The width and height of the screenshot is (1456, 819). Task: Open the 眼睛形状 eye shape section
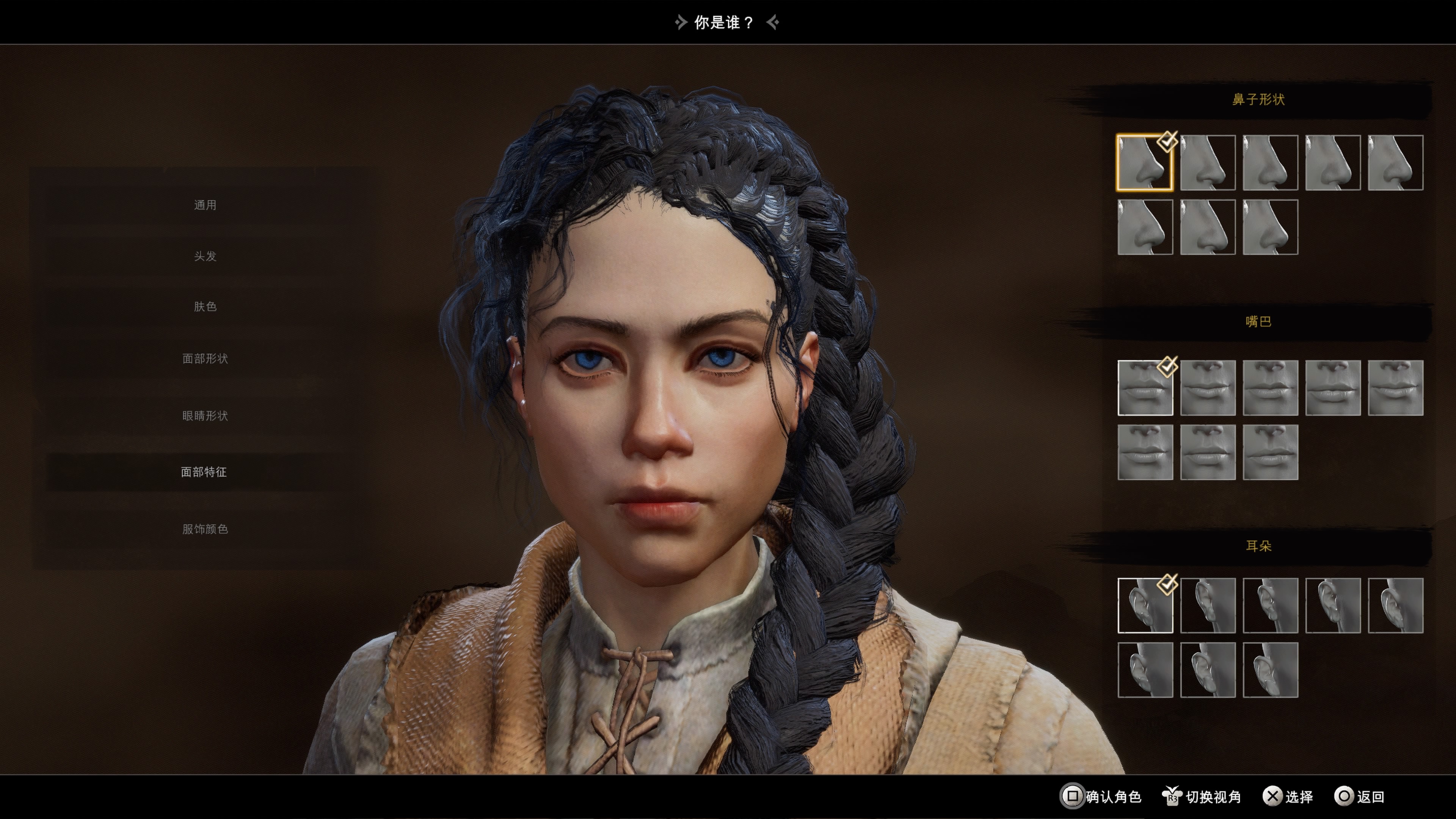(x=206, y=416)
